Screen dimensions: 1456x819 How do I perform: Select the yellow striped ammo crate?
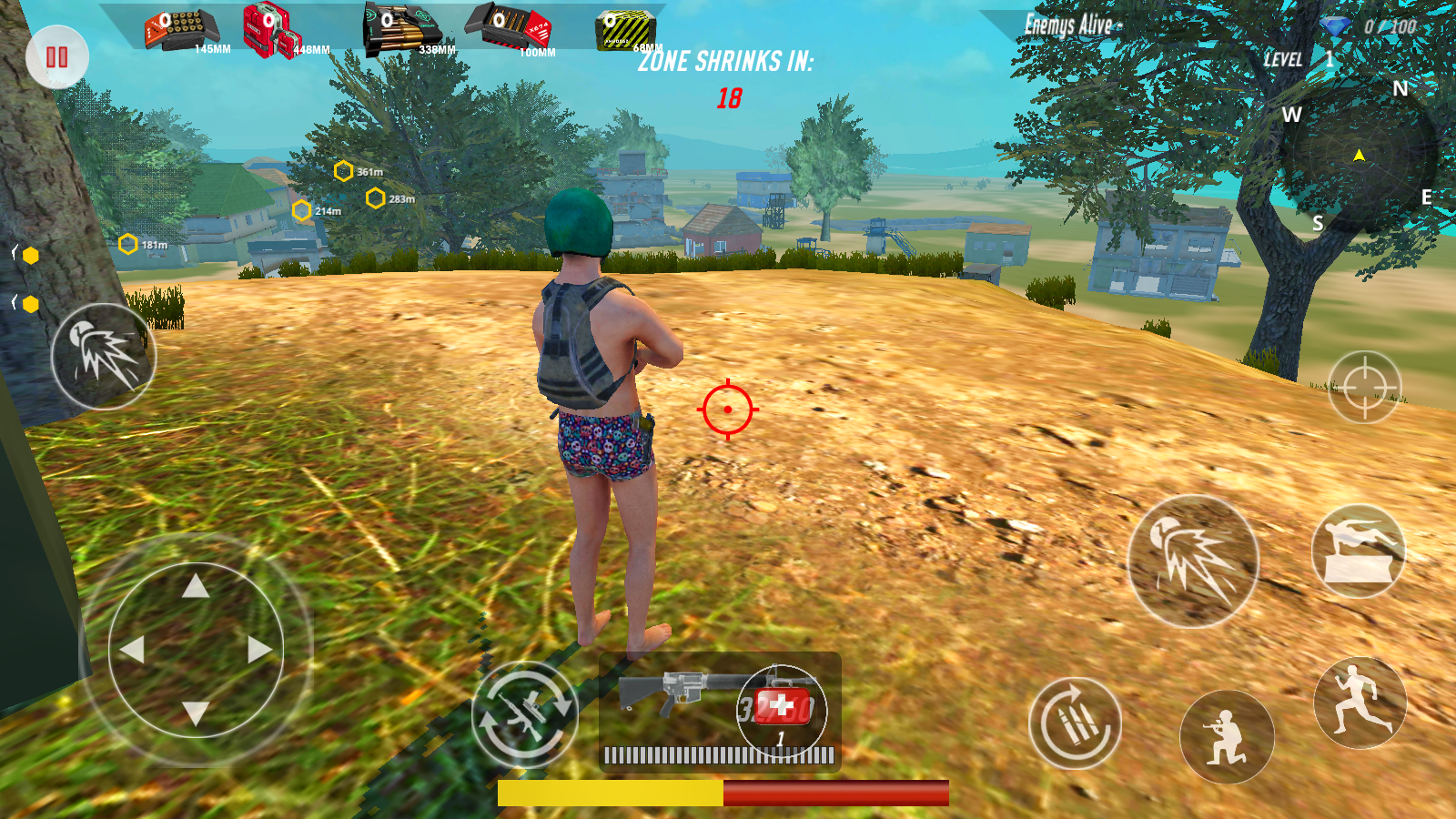coord(625,30)
